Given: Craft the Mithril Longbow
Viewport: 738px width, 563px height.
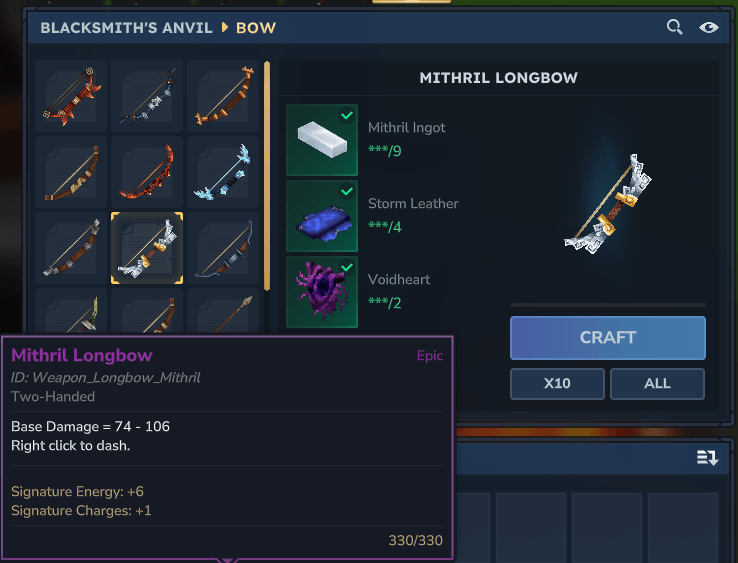Looking at the screenshot, I should point(607,338).
